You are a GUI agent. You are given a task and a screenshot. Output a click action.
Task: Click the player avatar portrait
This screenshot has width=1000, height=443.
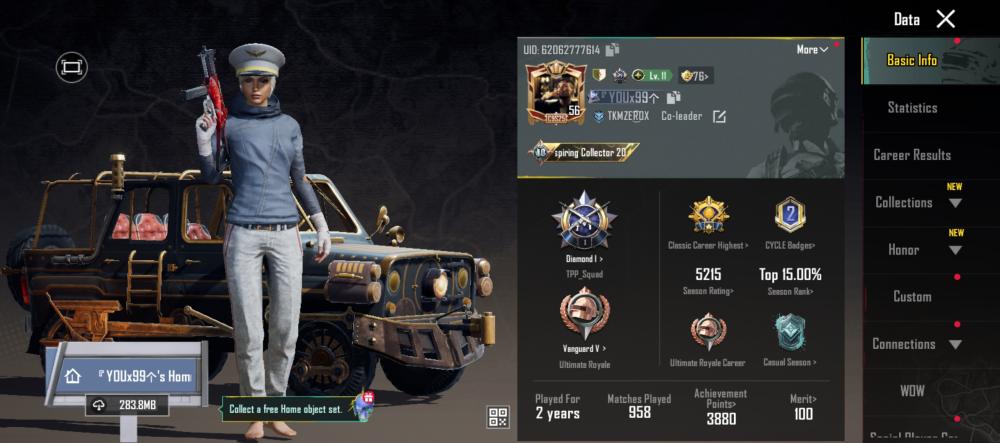coord(555,94)
